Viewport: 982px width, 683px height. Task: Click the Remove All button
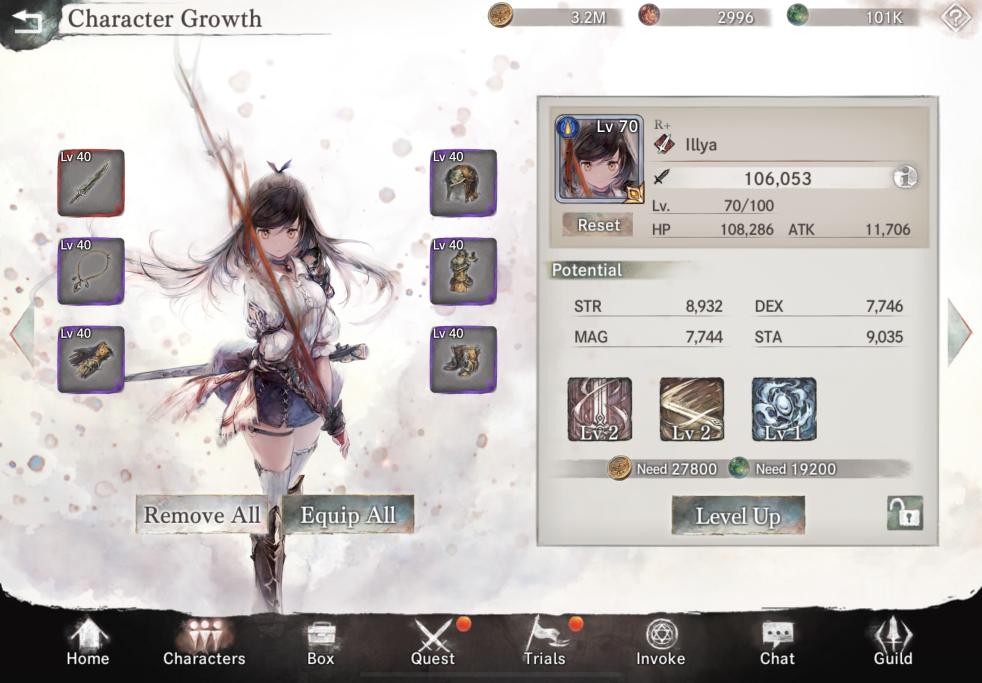202,515
